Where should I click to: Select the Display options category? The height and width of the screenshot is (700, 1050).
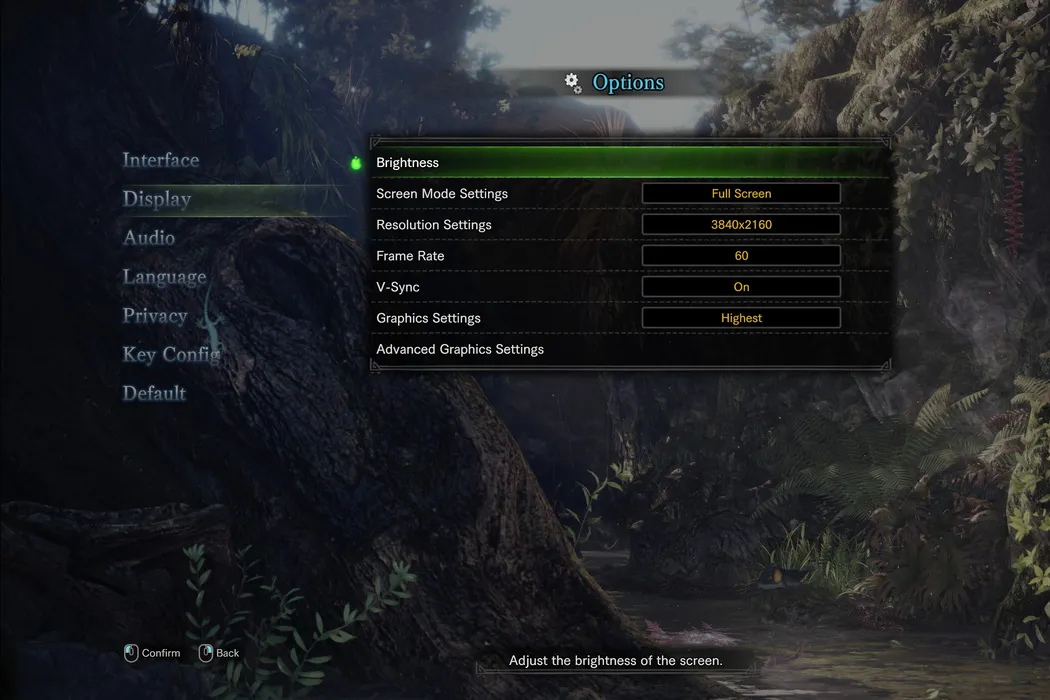tap(157, 199)
